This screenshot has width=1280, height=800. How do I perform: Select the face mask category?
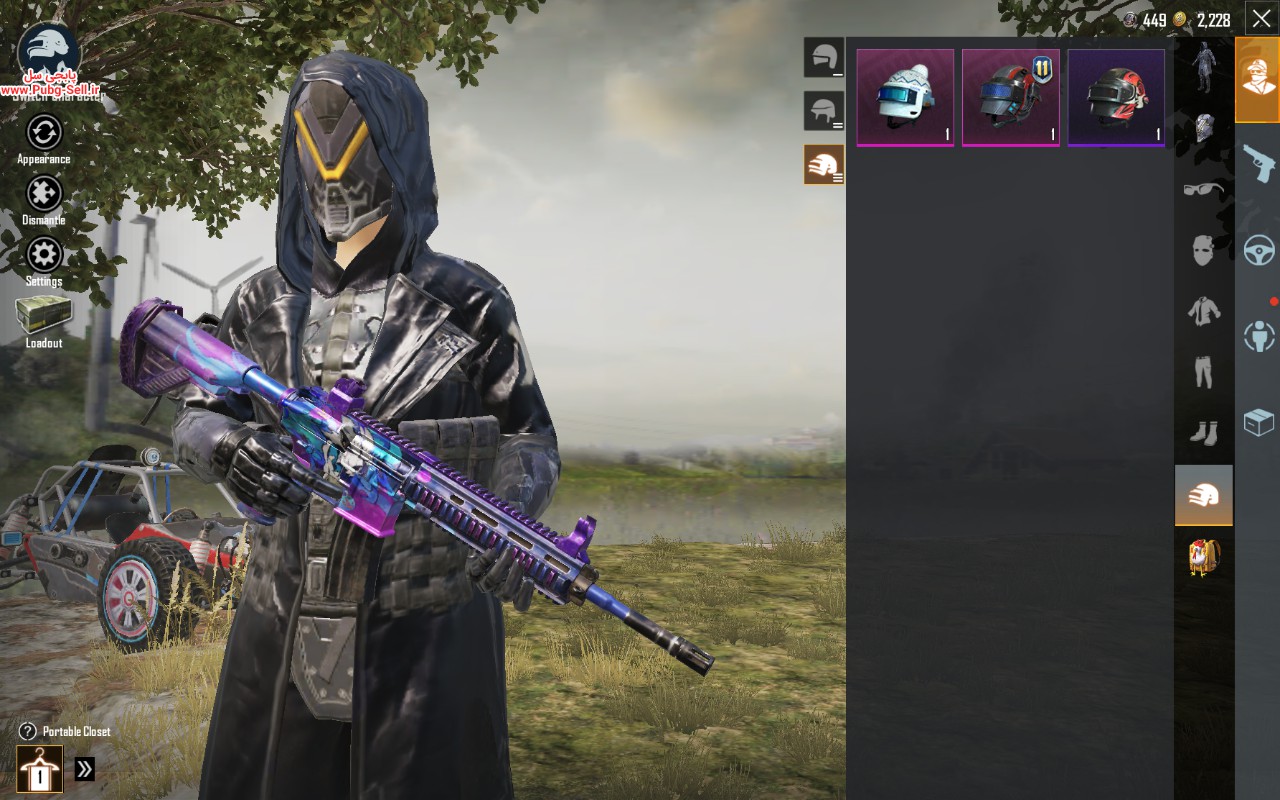(1203, 250)
